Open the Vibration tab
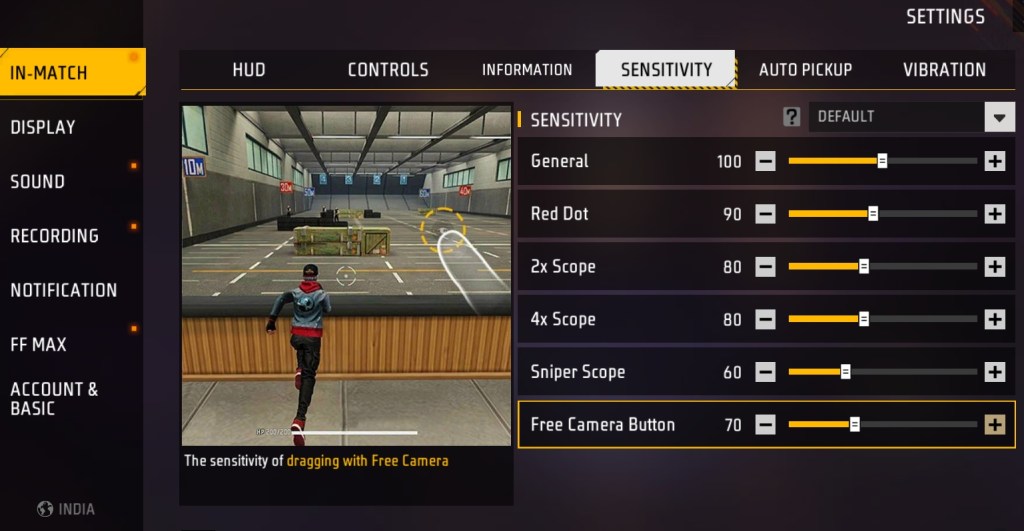Viewport: 1024px width, 531px height. (944, 69)
